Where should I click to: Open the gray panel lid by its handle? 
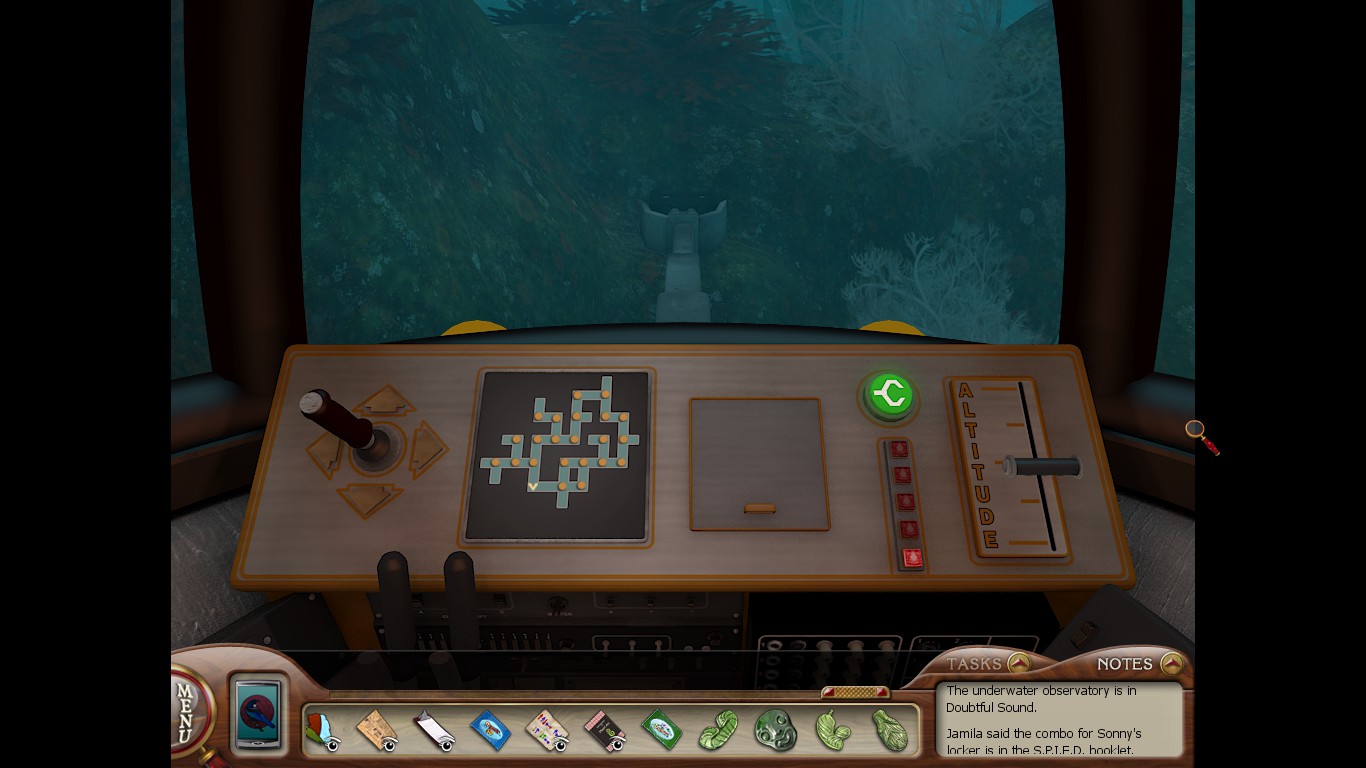(x=760, y=509)
